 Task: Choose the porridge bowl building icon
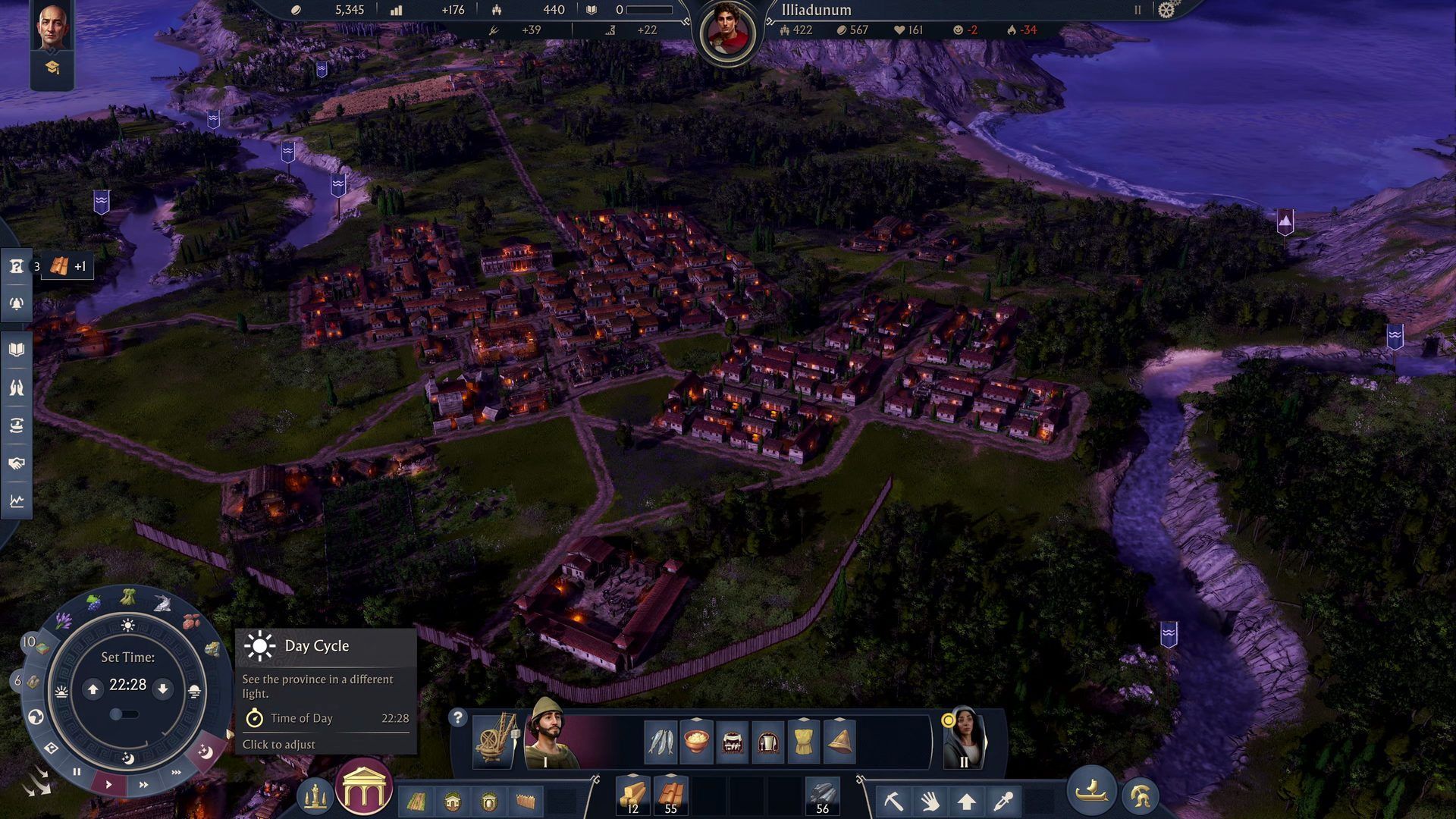point(696,741)
